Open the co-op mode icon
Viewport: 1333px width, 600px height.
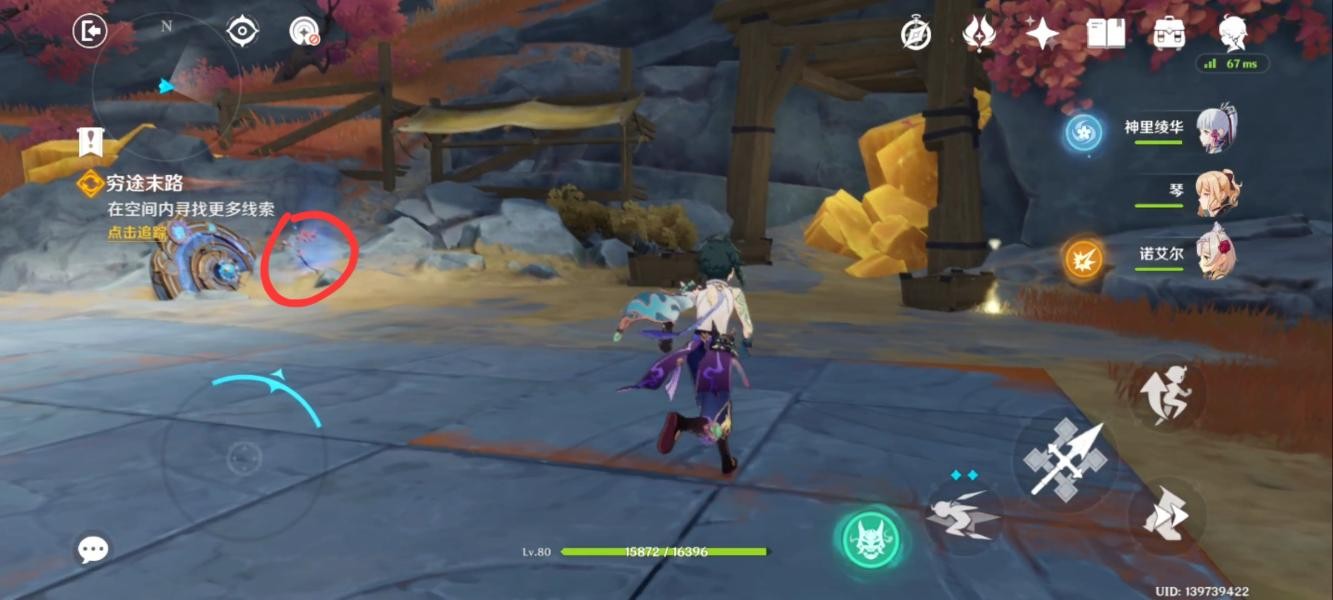303,32
